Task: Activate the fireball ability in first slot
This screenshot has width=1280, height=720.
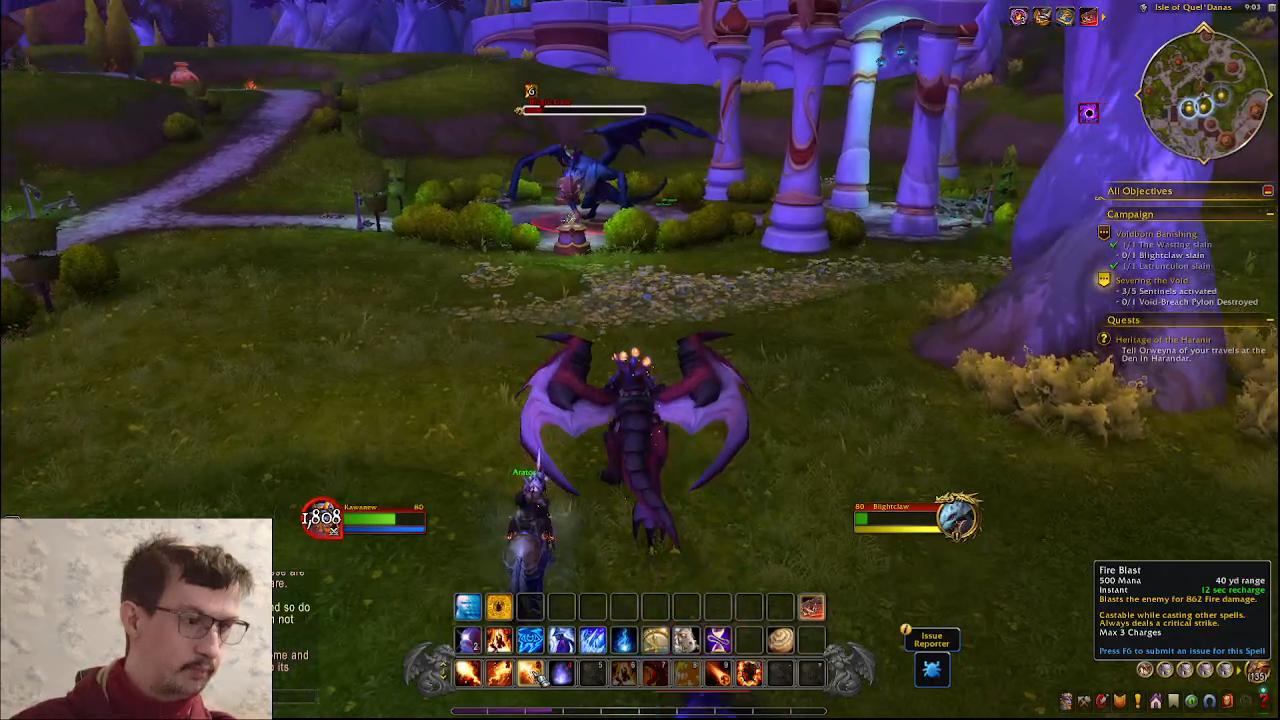Action: 468,674
